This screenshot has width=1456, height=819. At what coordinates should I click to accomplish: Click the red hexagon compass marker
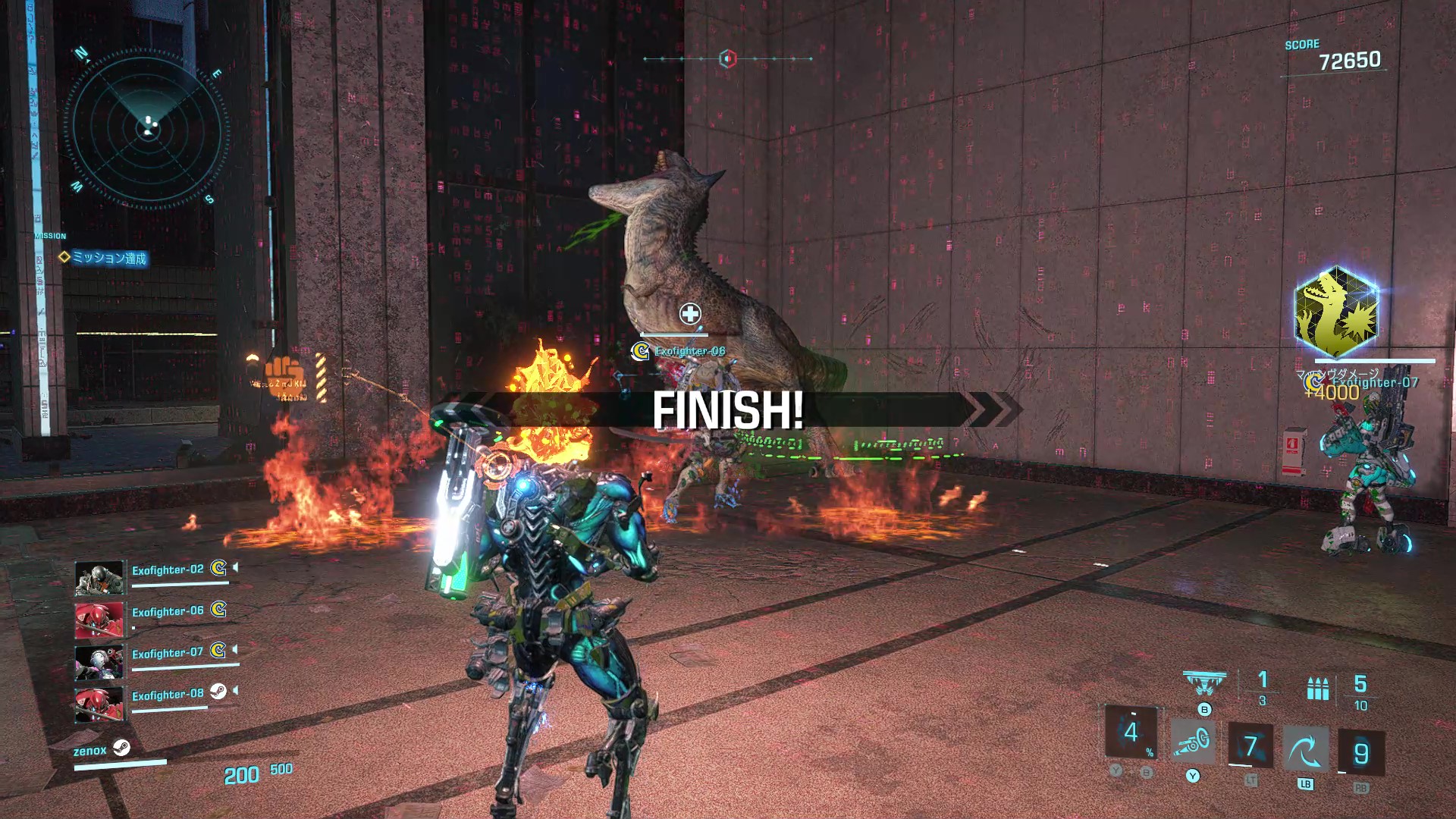tap(727, 58)
